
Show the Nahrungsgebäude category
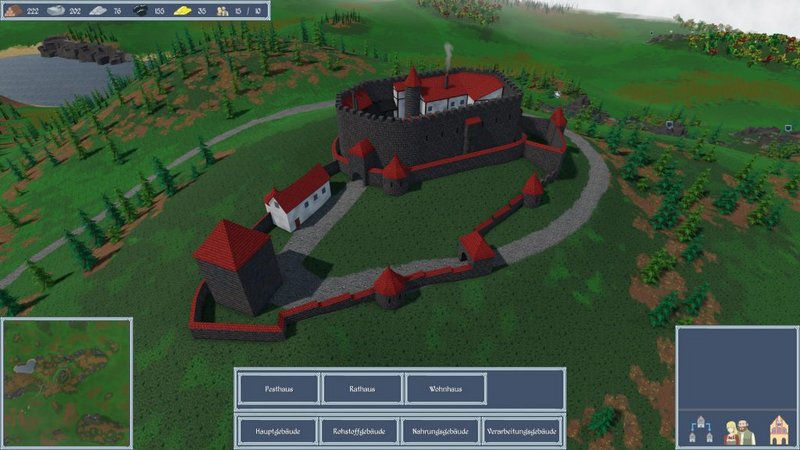click(x=441, y=431)
